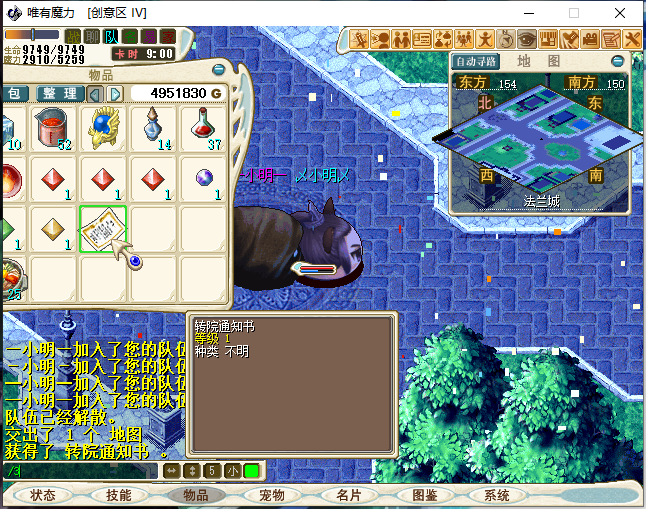This screenshot has height=509, width=646.
Task: Click the chat input field
Action: point(80,470)
